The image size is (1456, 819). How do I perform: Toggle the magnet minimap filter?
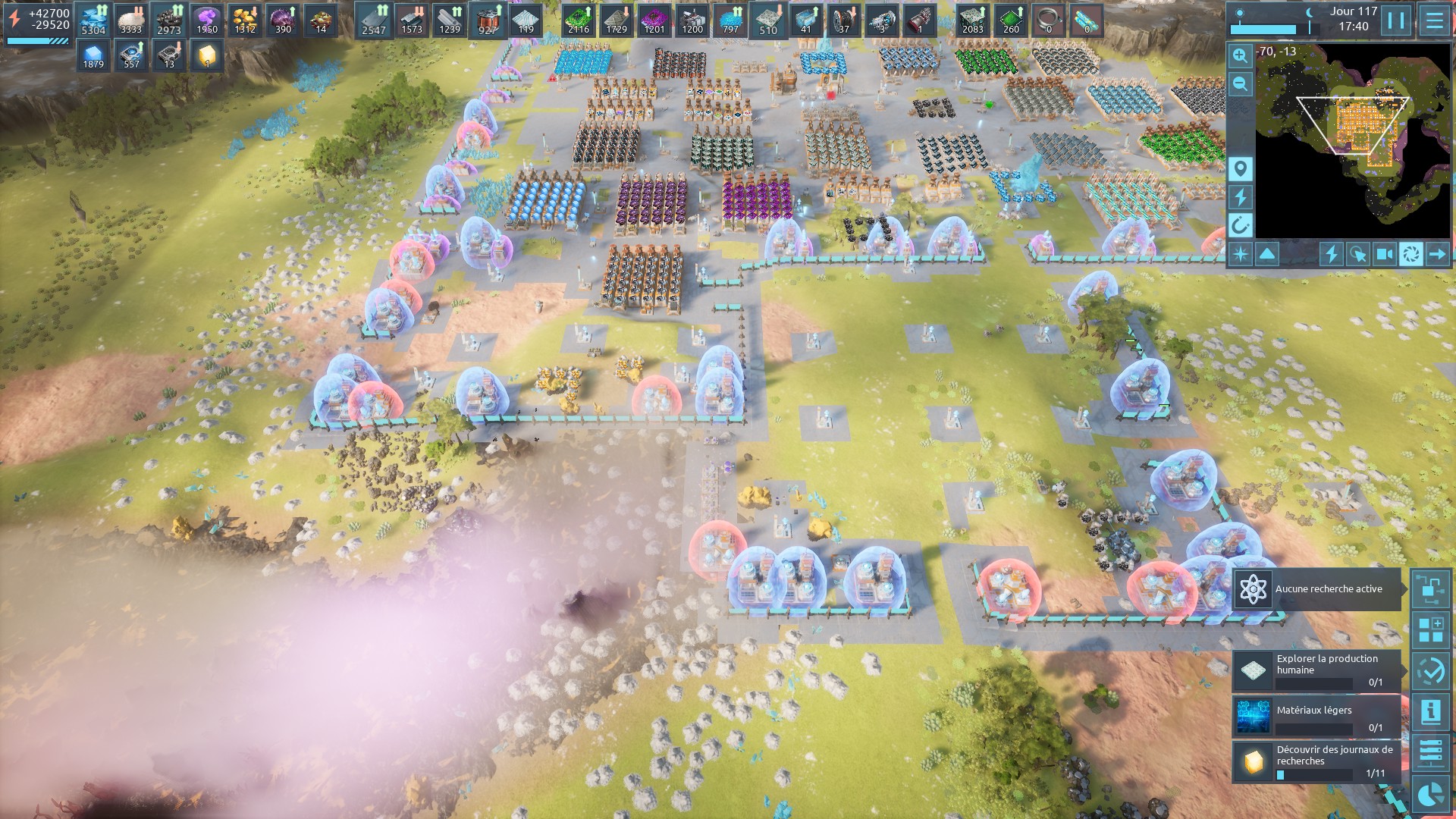pyautogui.click(x=1240, y=225)
